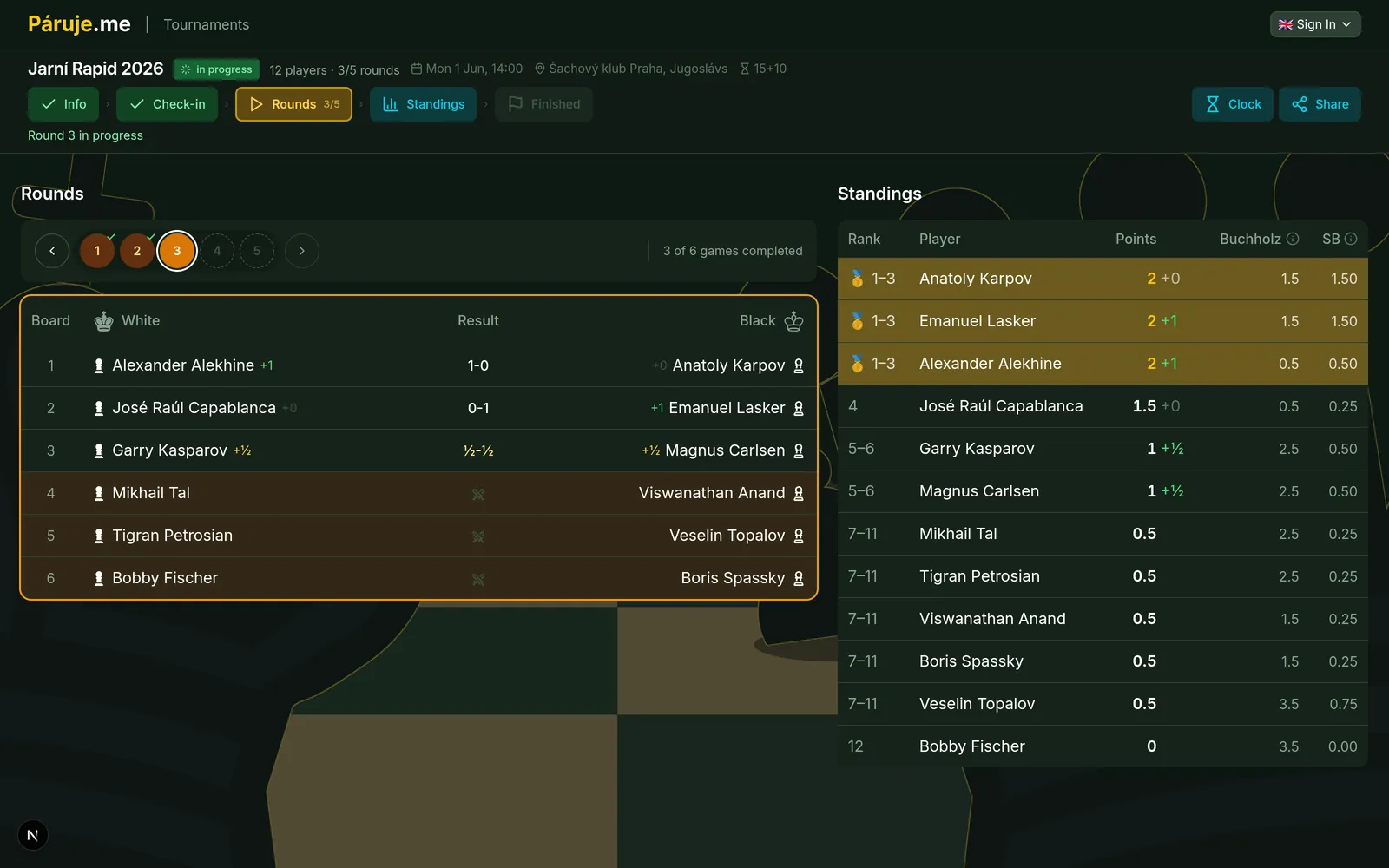Open the Tournaments menu item
Screen dimensions: 1389x868
click(x=206, y=24)
